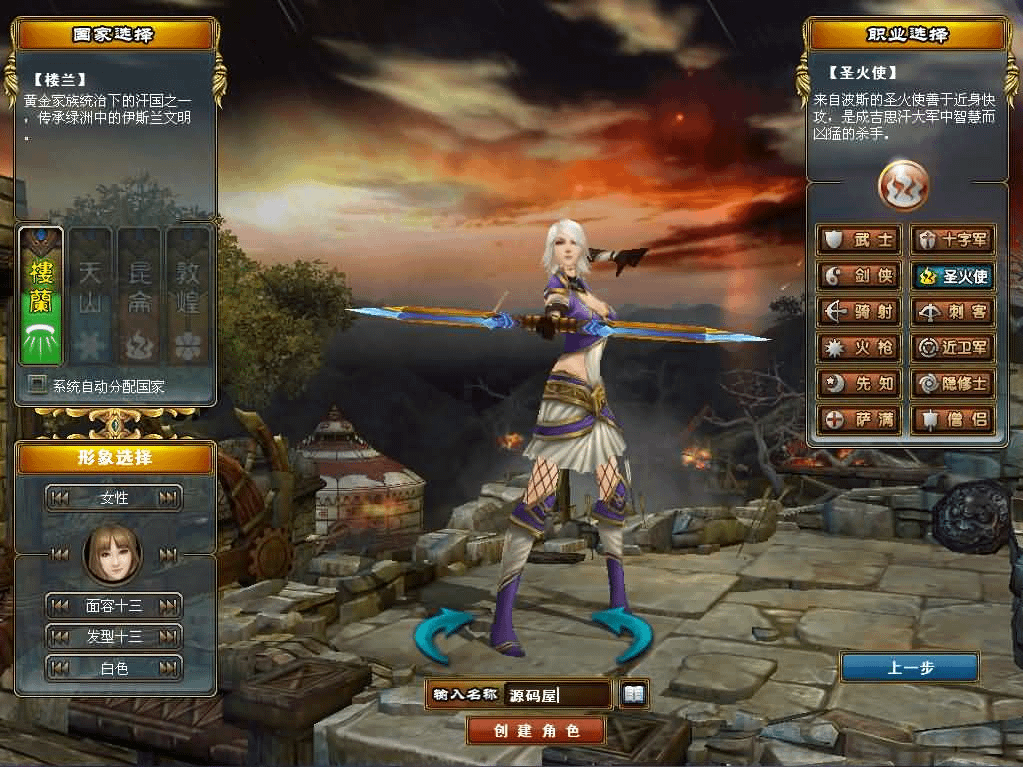The width and height of the screenshot is (1023, 767).
Task: Pick the 火枪 class
Action: pyautogui.click(x=859, y=348)
